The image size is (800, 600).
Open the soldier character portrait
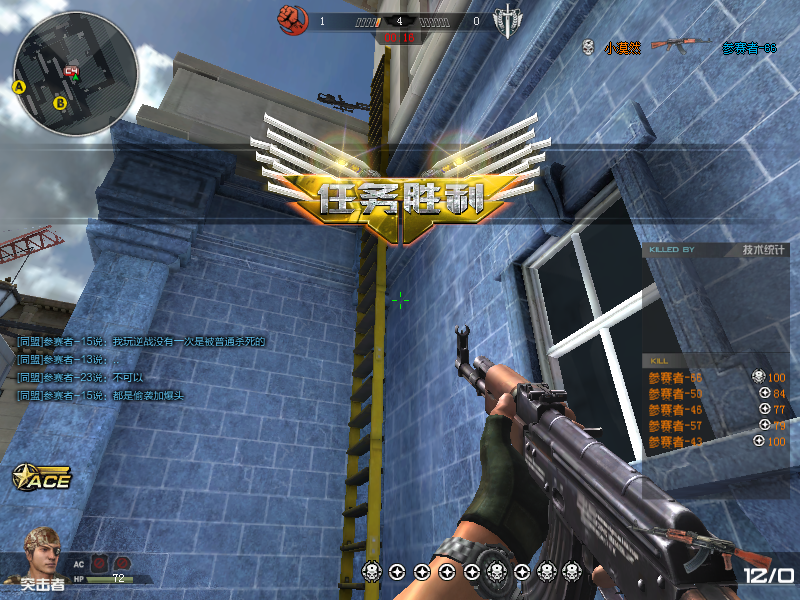pos(42,549)
